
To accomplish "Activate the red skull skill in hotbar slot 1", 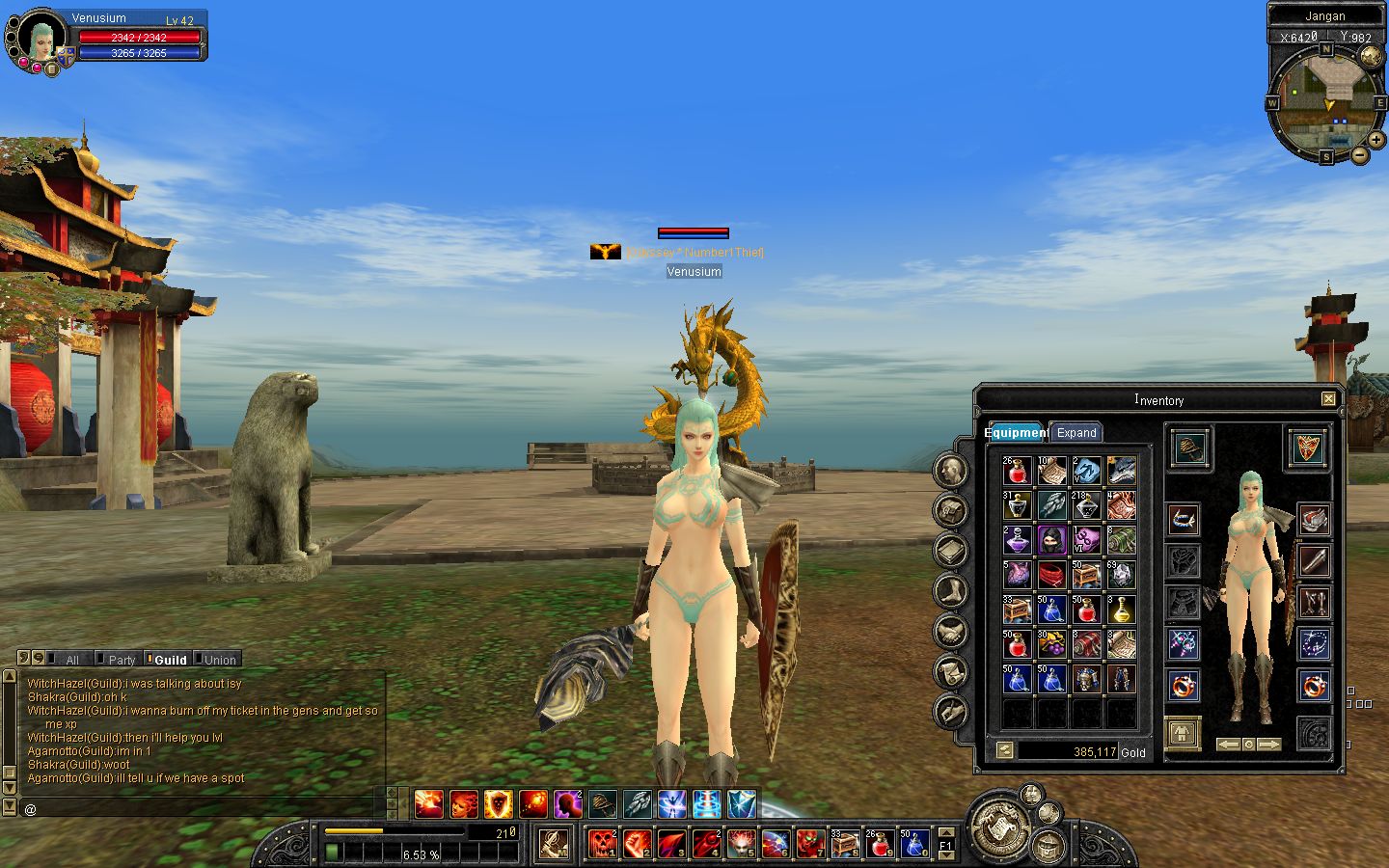I will [x=602, y=844].
